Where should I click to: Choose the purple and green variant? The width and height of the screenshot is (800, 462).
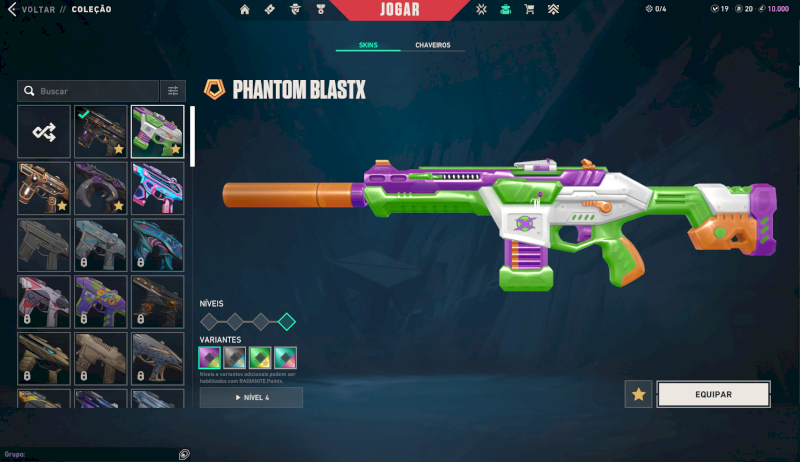(x=210, y=357)
